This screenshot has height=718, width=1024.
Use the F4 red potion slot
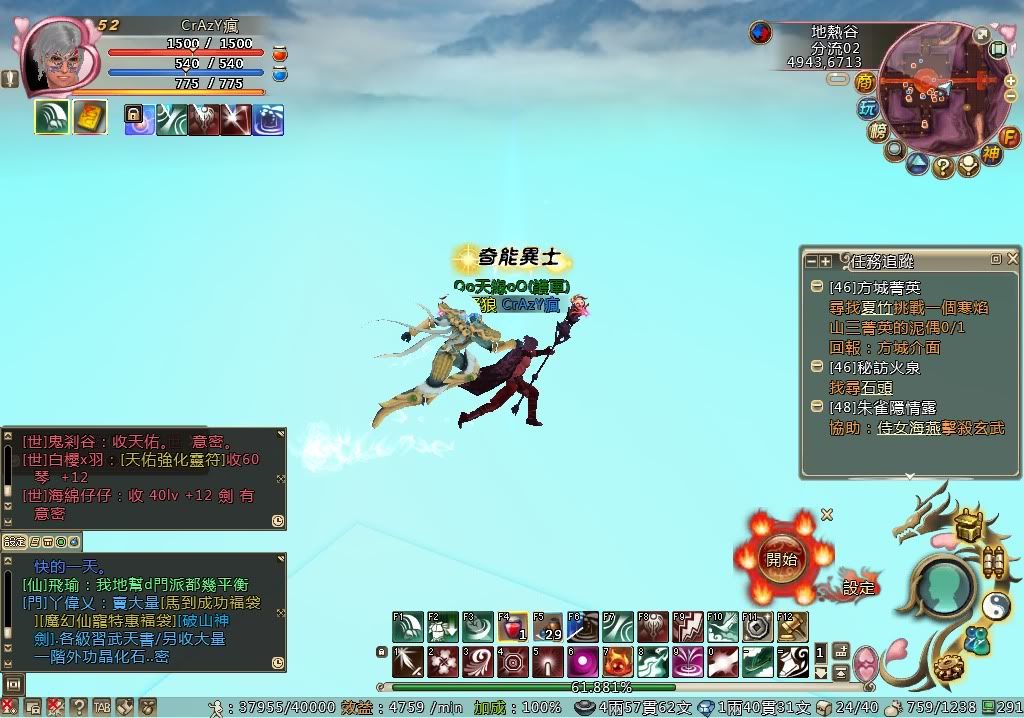click(x=512, y=628)
